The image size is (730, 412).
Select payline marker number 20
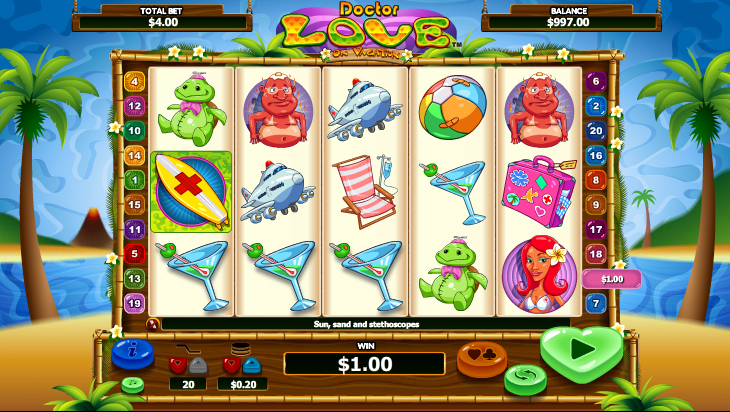point(596,130)
